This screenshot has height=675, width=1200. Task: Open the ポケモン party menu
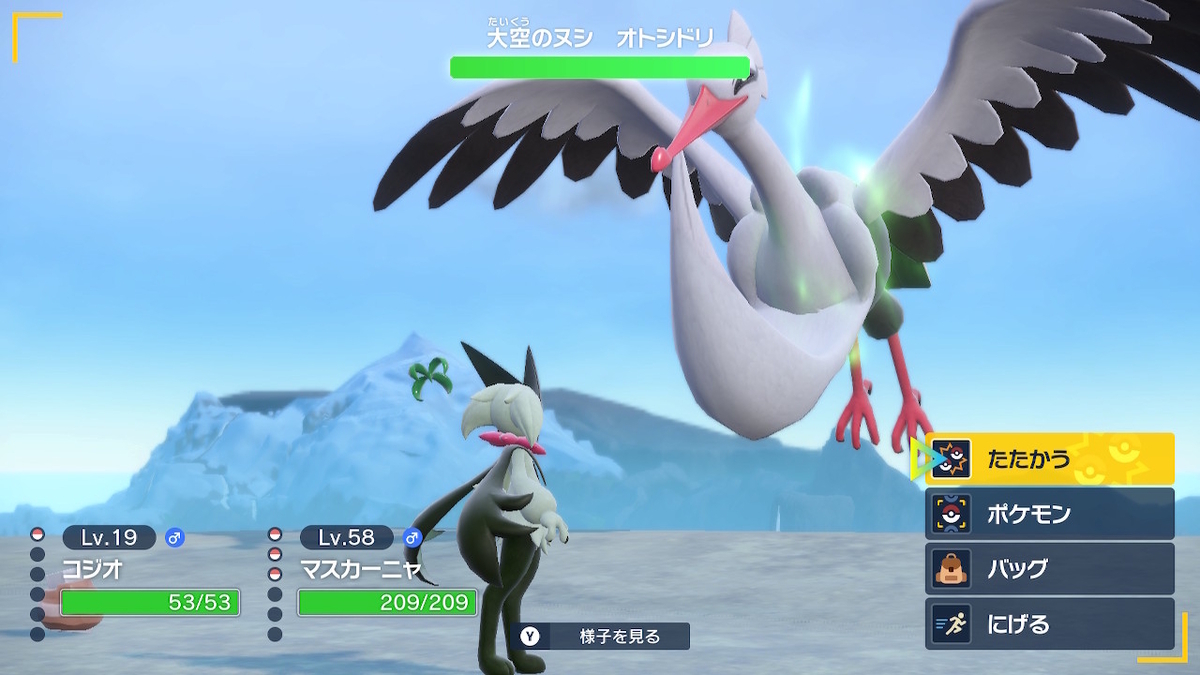point(1049,514)
